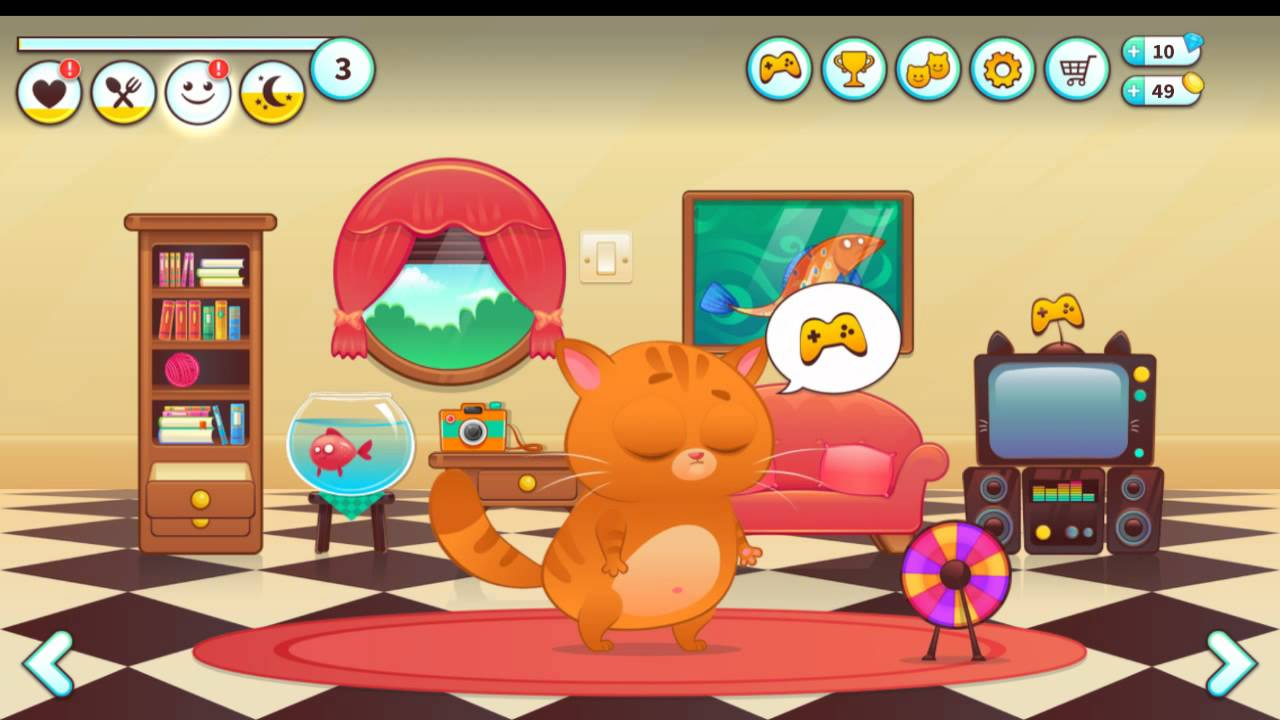Open the mini-games gamepad icon
Image resolution: width=1280 pixels, height=720 pixels.
tap(779, 70)
